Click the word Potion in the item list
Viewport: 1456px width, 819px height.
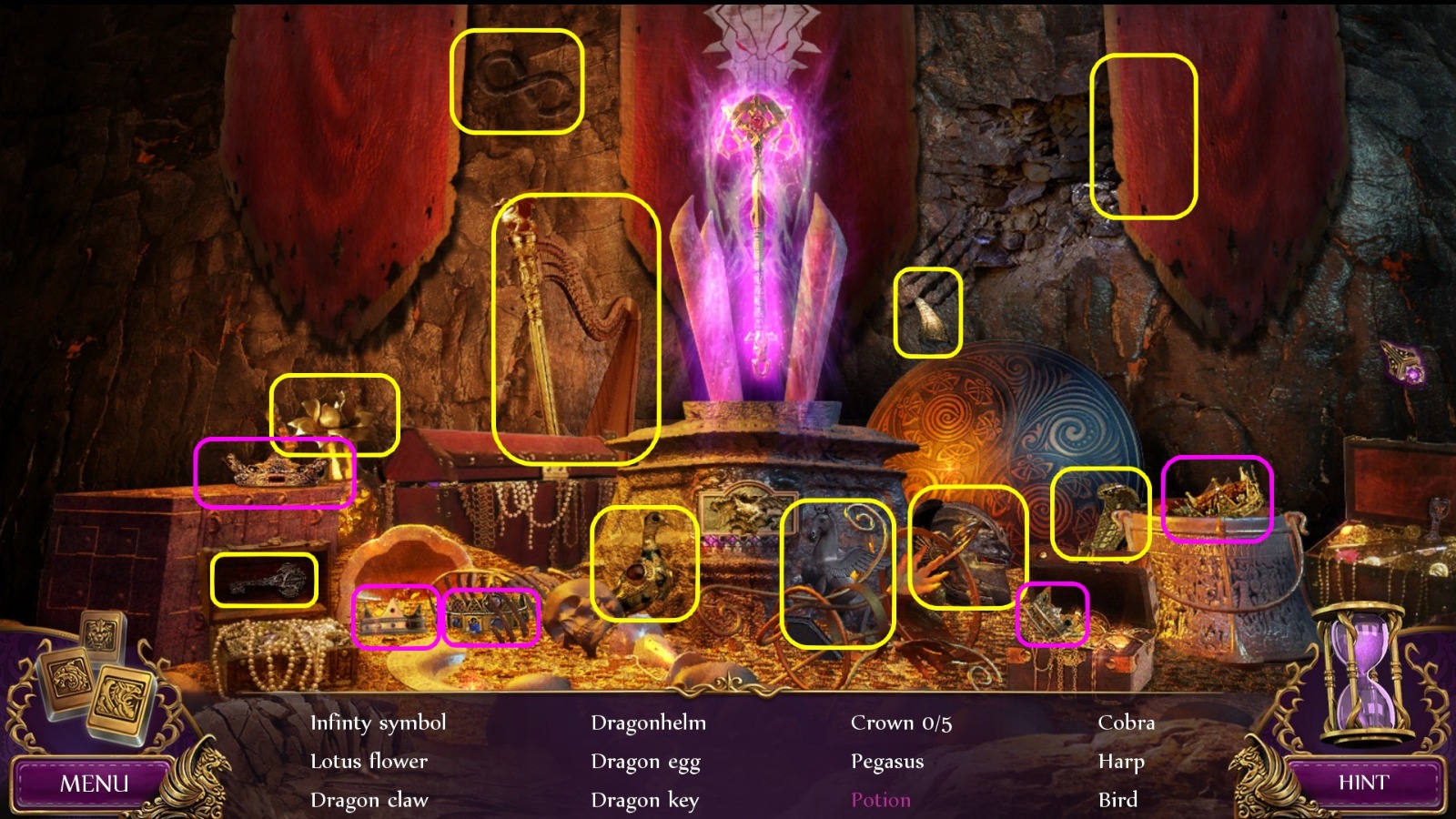coord(879,800)
